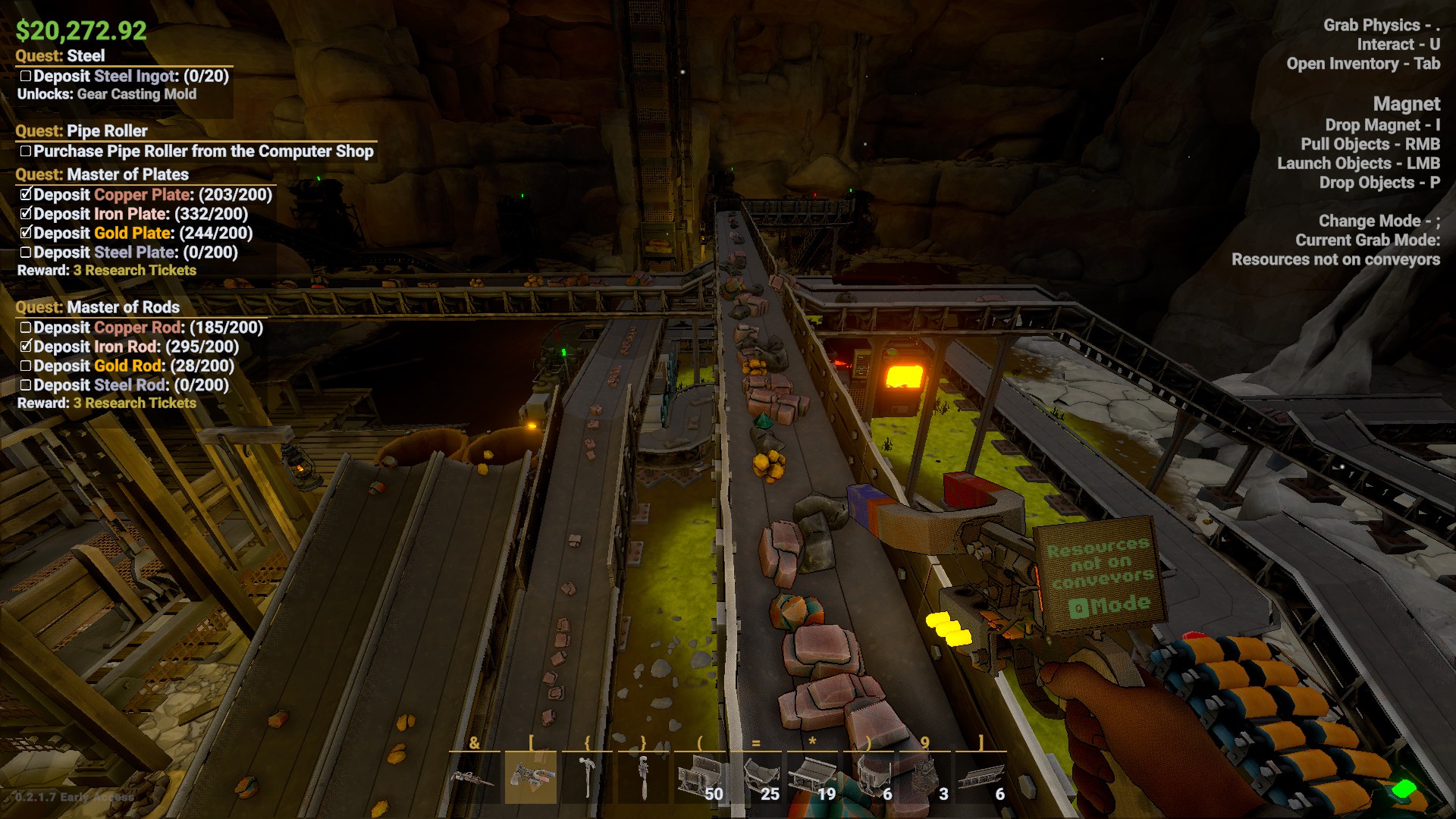Pick the conveyor piece stack of 25
The image size is (1456, 819).
click(x=756, y=777)
